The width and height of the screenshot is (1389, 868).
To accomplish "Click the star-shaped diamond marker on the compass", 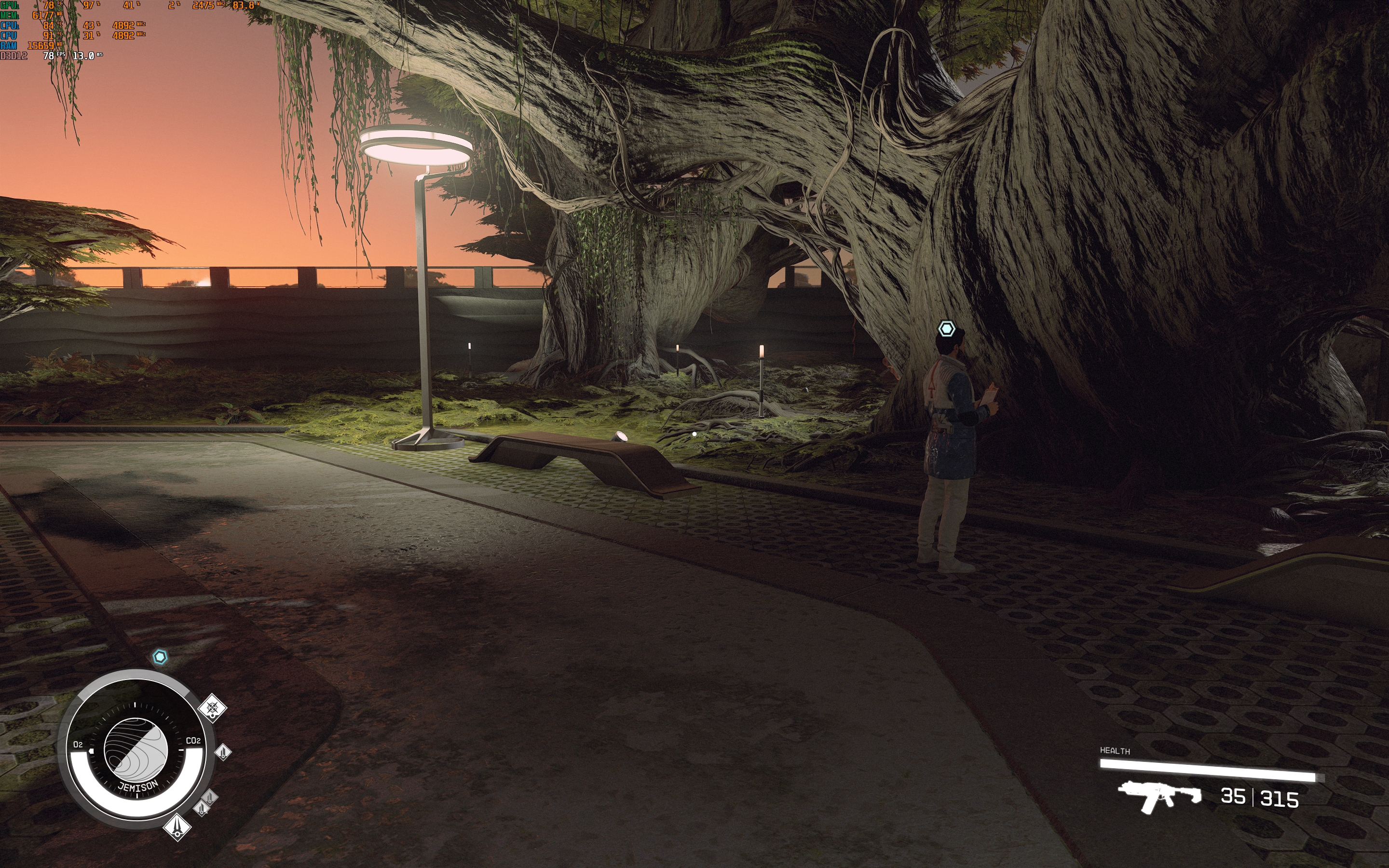I will (x=212, y=707).
